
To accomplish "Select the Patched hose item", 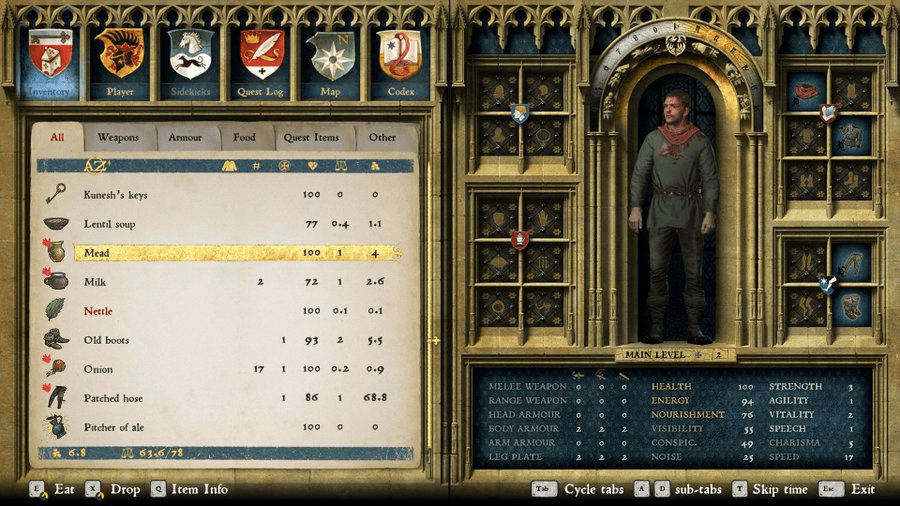I will 113,398.
